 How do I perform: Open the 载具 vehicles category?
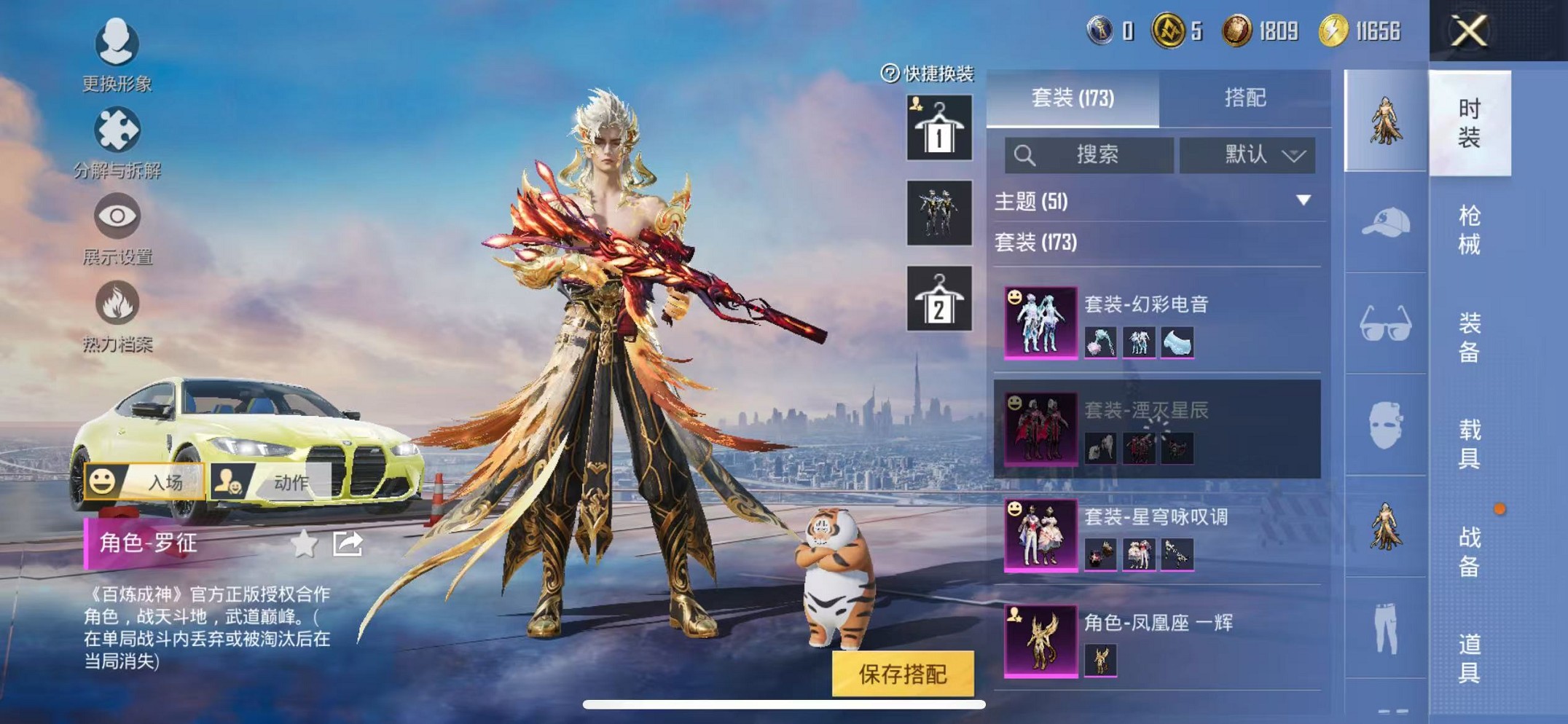click(1469, 443)
